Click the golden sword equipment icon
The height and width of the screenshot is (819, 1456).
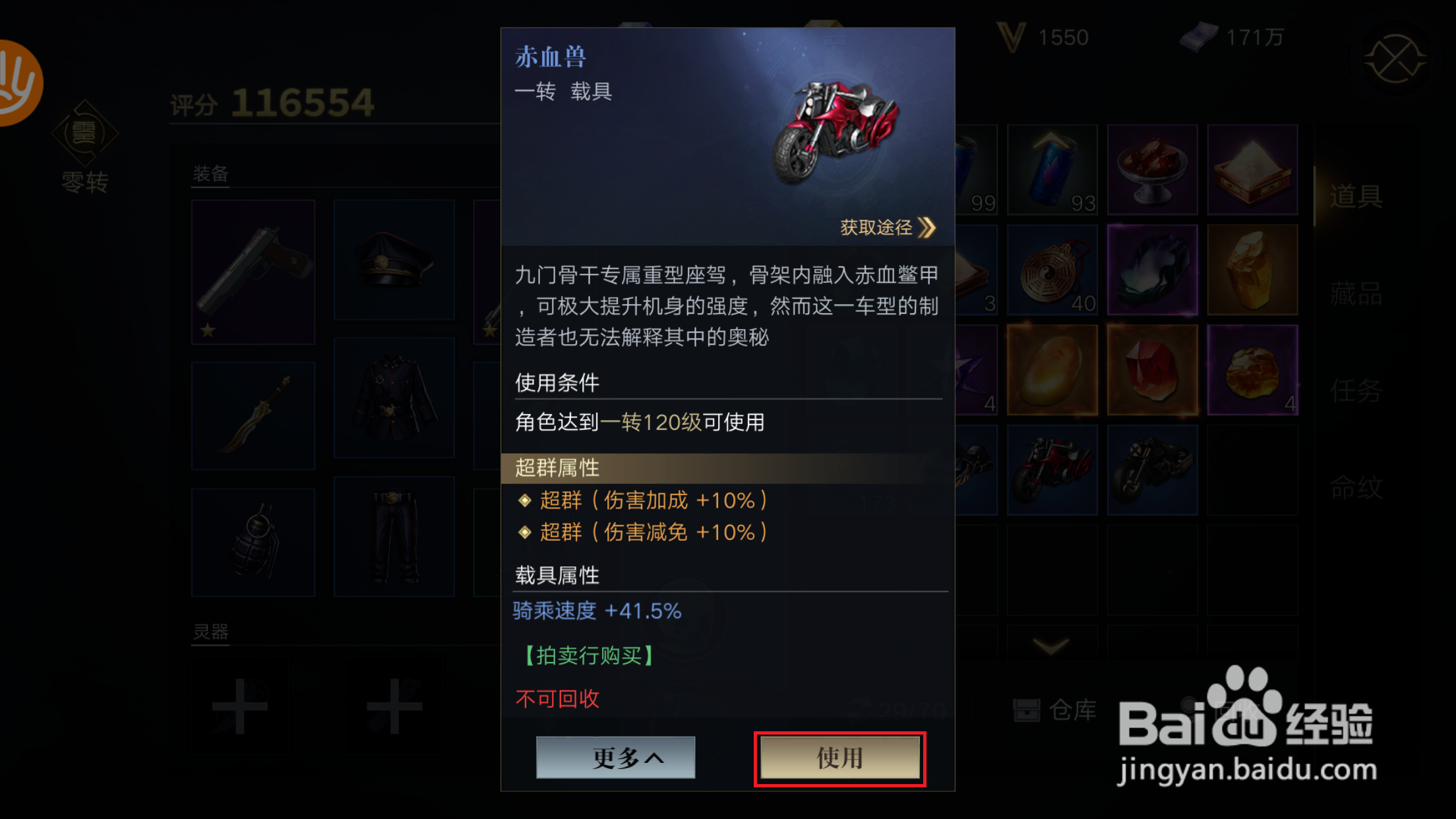click(253, 414)
